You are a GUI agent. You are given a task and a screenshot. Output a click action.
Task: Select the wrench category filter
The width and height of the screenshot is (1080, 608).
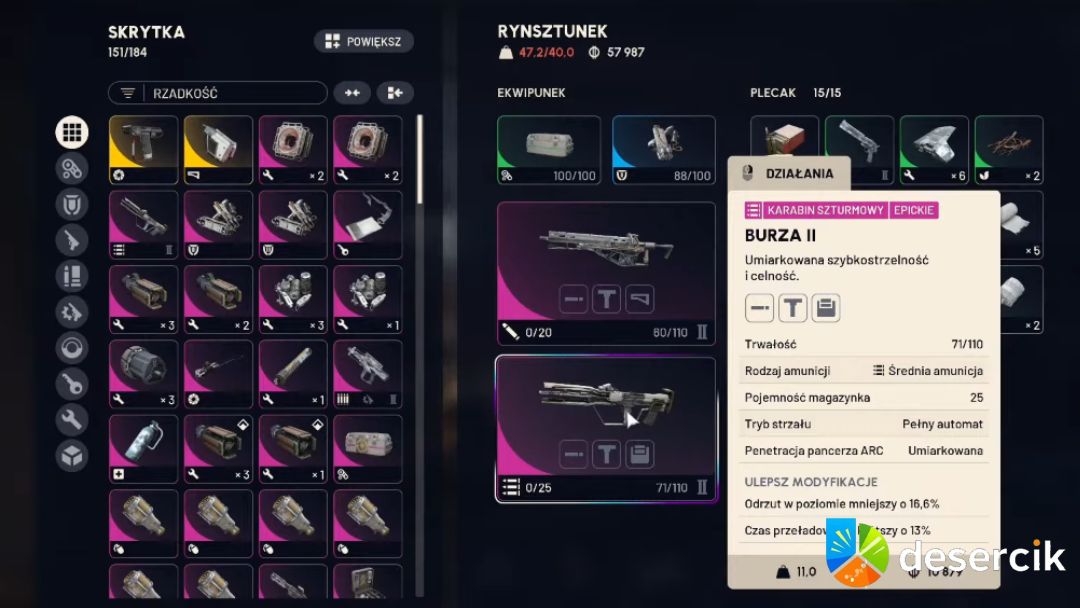point(71,420)
